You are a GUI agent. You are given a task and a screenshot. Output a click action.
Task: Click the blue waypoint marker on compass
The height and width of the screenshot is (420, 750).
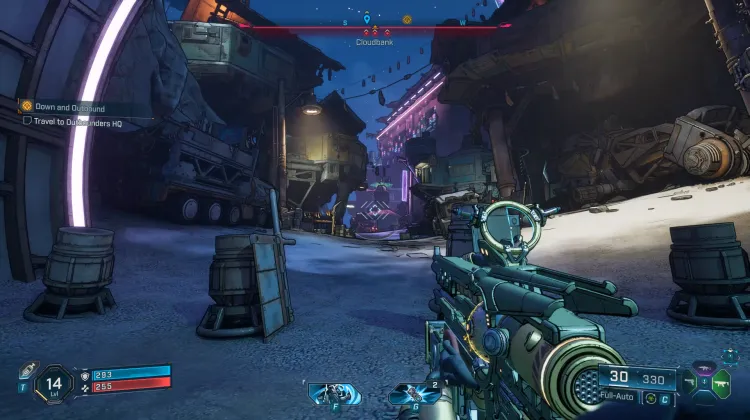pyautogui.click(x=367, y=18)
